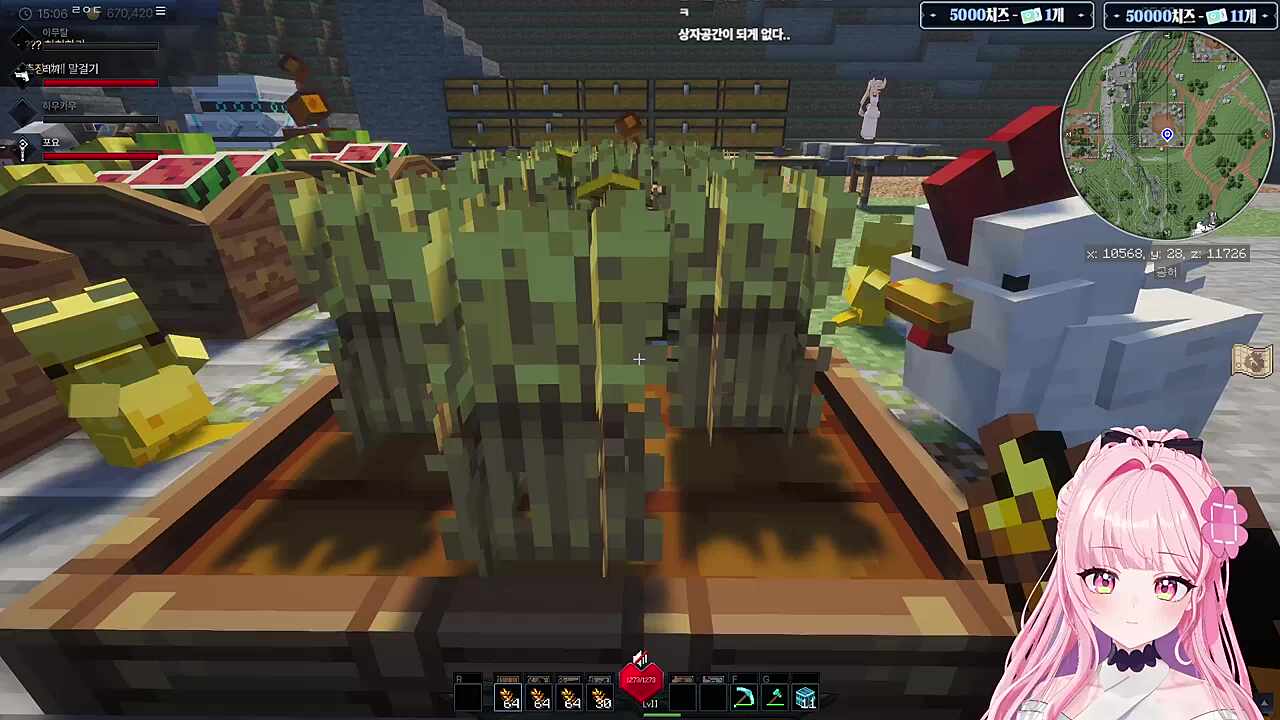Choose the teal hammer tool slot

775,697
